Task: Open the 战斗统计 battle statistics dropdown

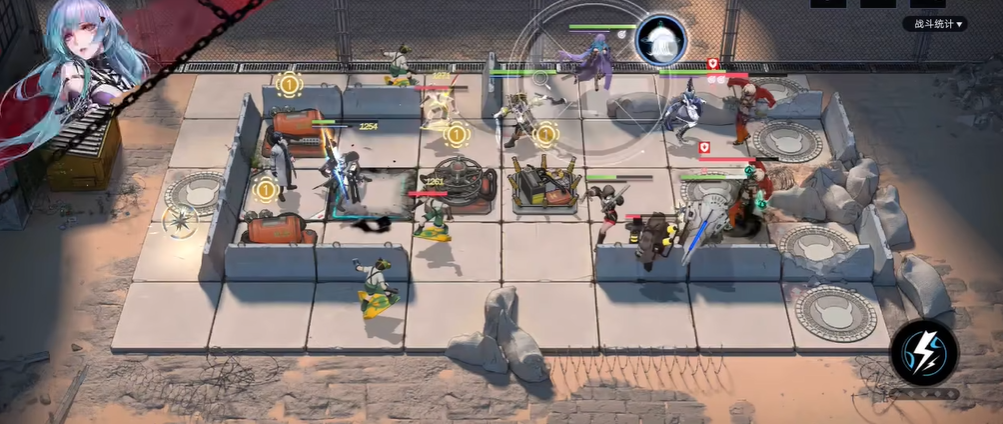Action: point(935,24)
